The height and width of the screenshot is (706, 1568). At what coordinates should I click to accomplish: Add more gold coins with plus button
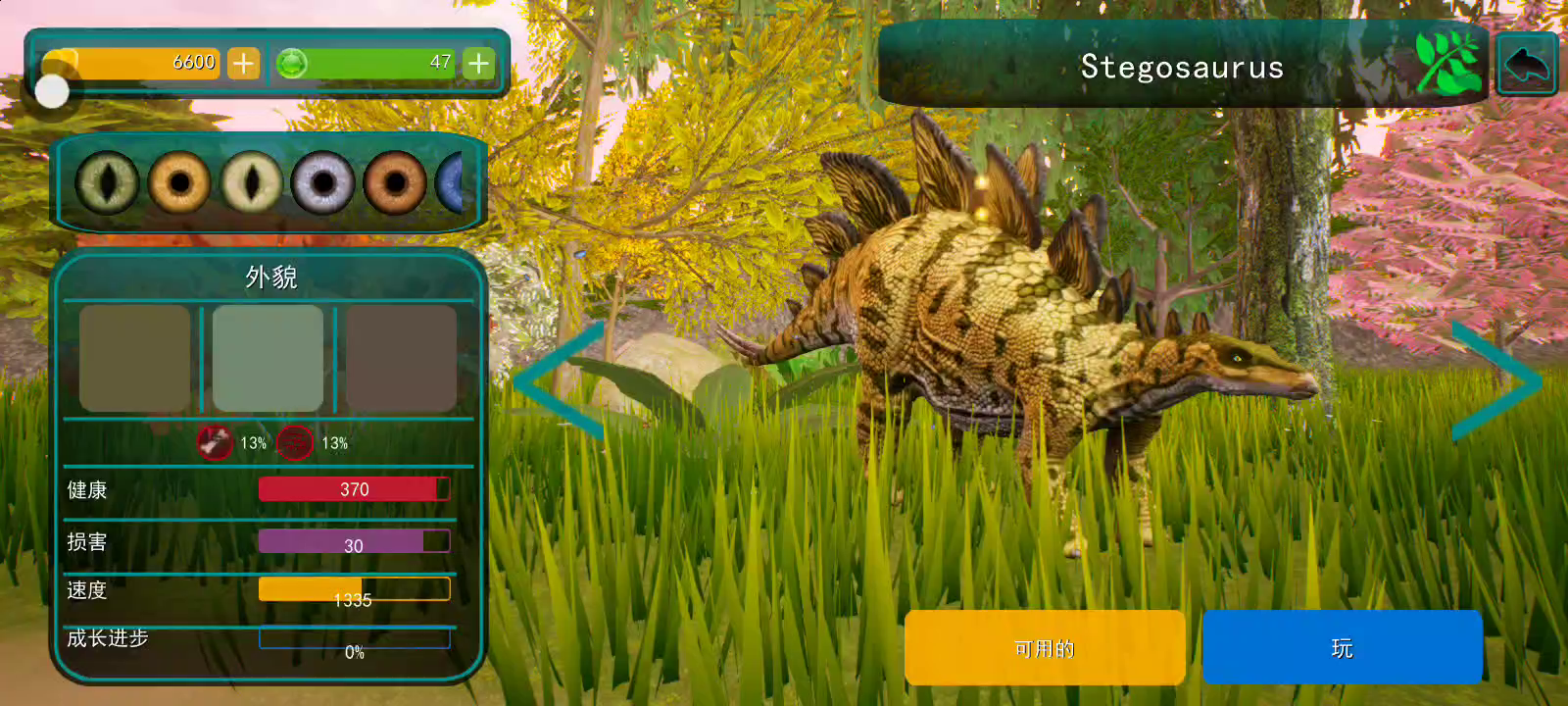(x=243, y=64)
